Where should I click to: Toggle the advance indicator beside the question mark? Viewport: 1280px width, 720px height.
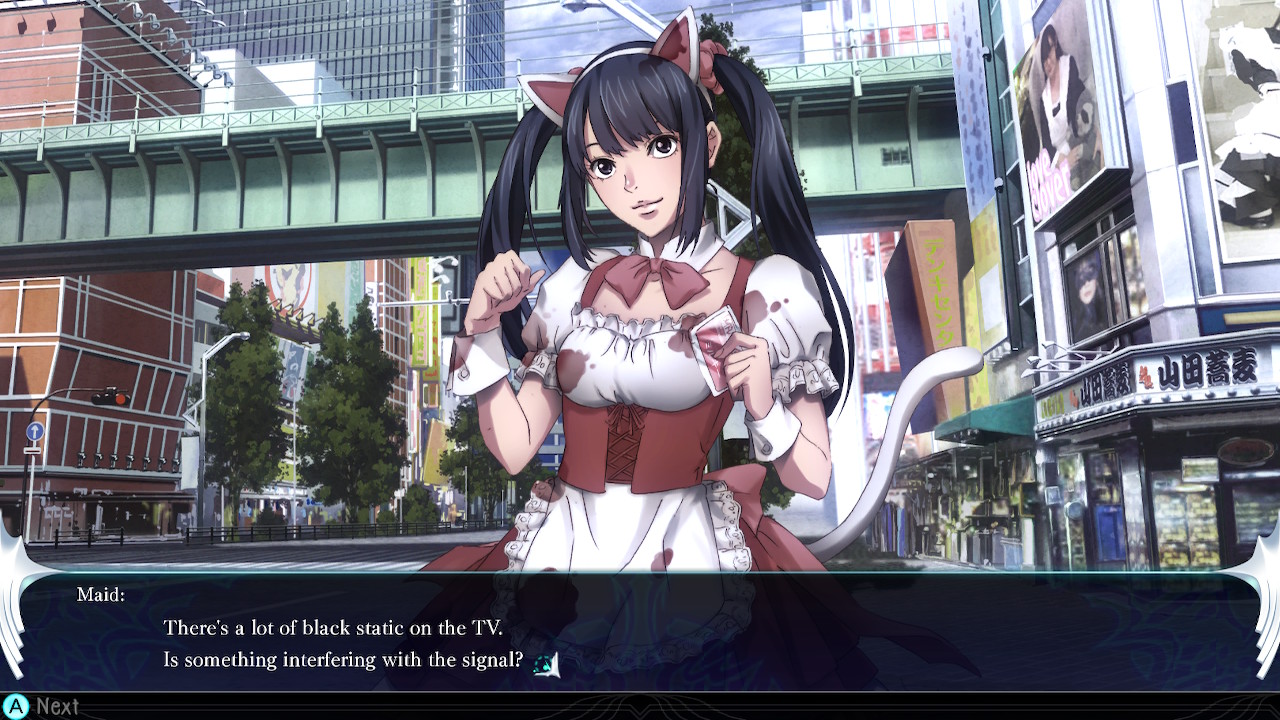(x=552, y=664)
